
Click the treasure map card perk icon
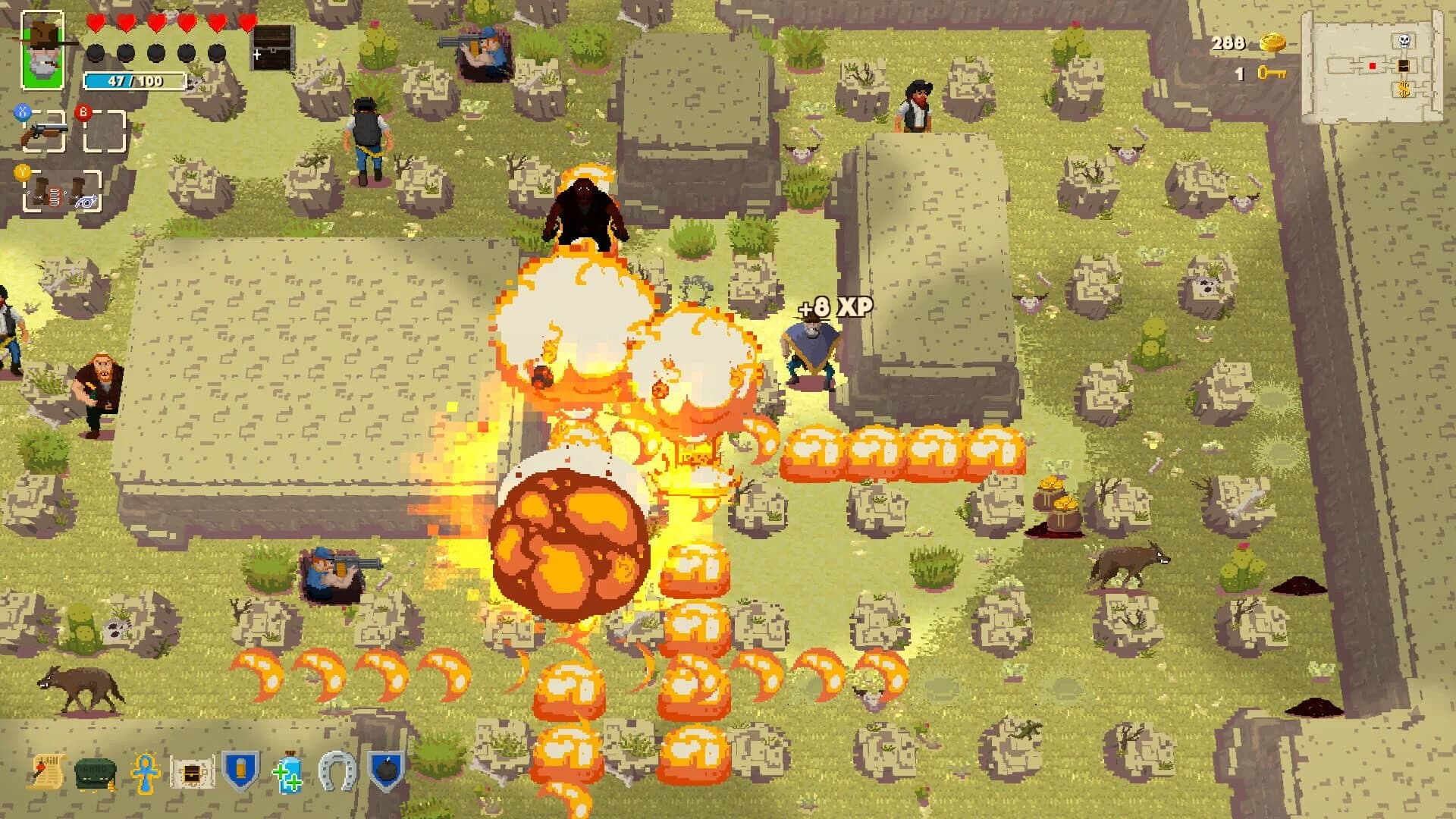point(192,772)
